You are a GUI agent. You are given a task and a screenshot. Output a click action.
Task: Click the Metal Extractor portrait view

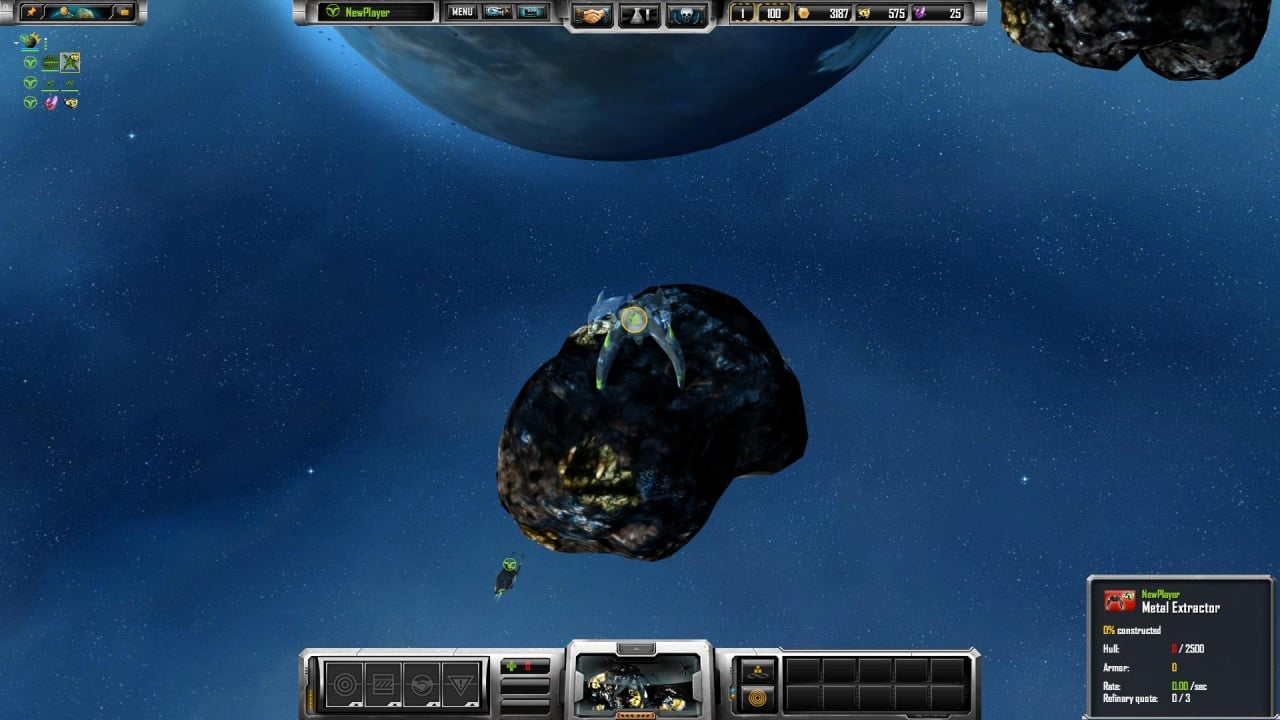tap(639, 685)
